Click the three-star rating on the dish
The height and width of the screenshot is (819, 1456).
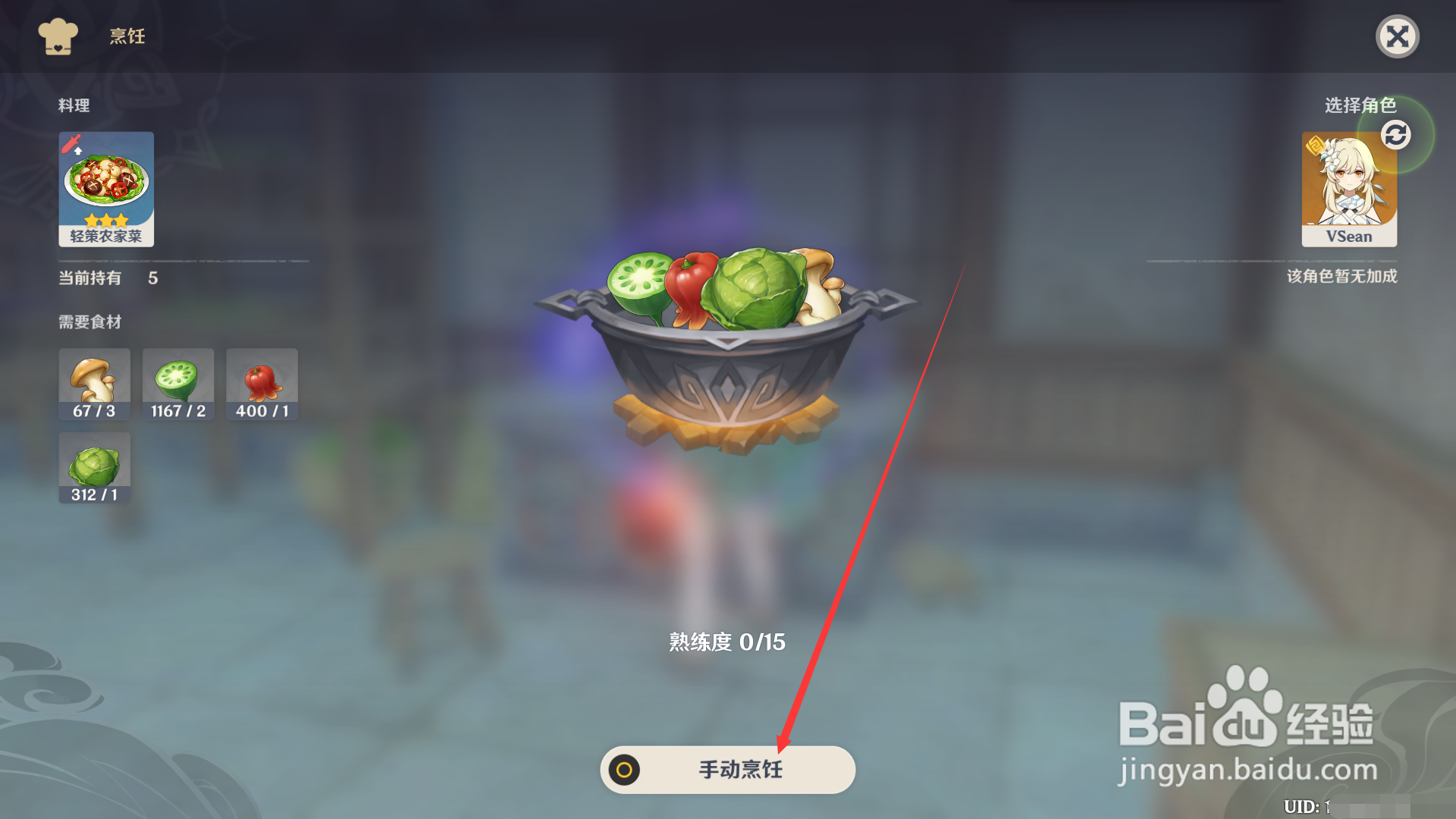(x=106, y=219)
